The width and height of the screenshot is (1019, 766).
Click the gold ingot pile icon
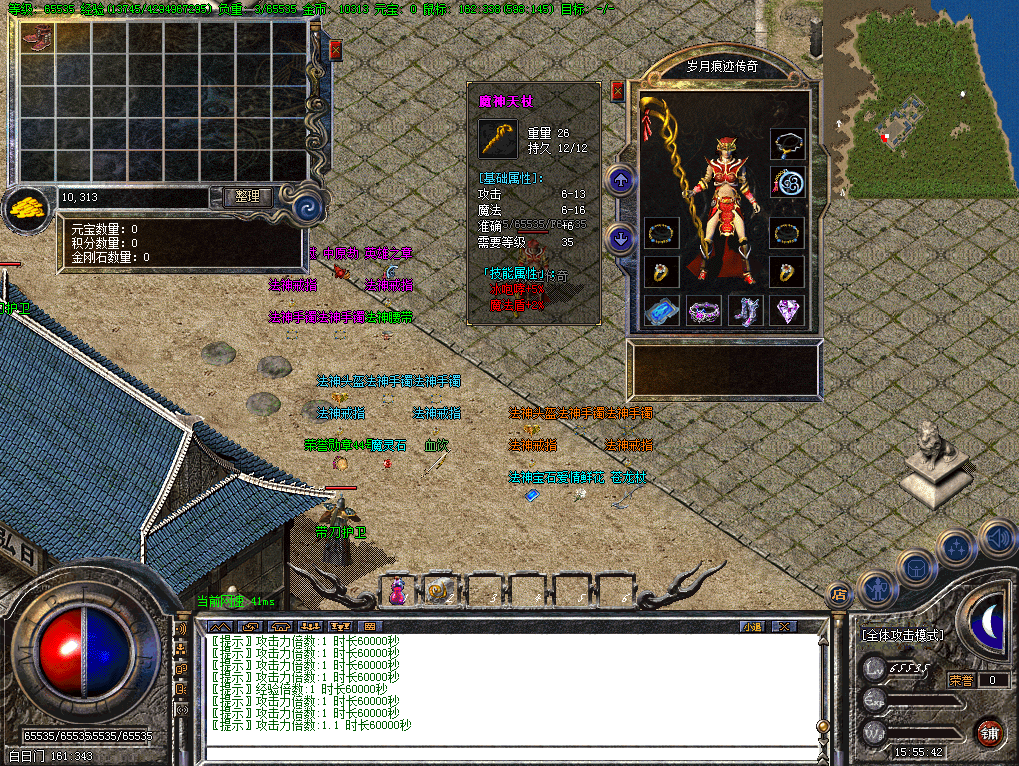tap(26, 207)
